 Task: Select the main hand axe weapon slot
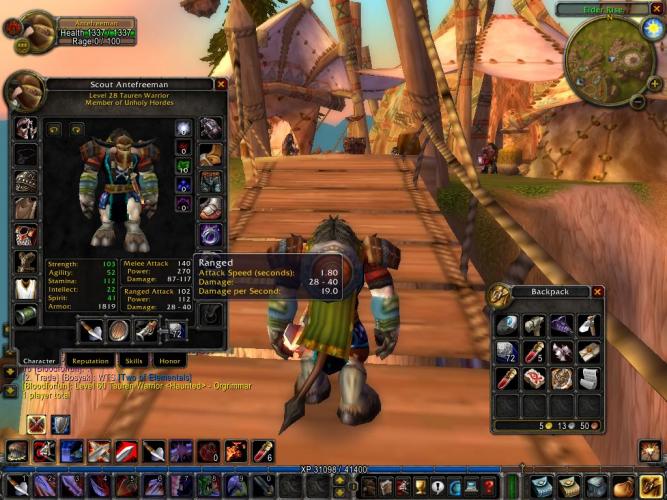pos(92,331)
